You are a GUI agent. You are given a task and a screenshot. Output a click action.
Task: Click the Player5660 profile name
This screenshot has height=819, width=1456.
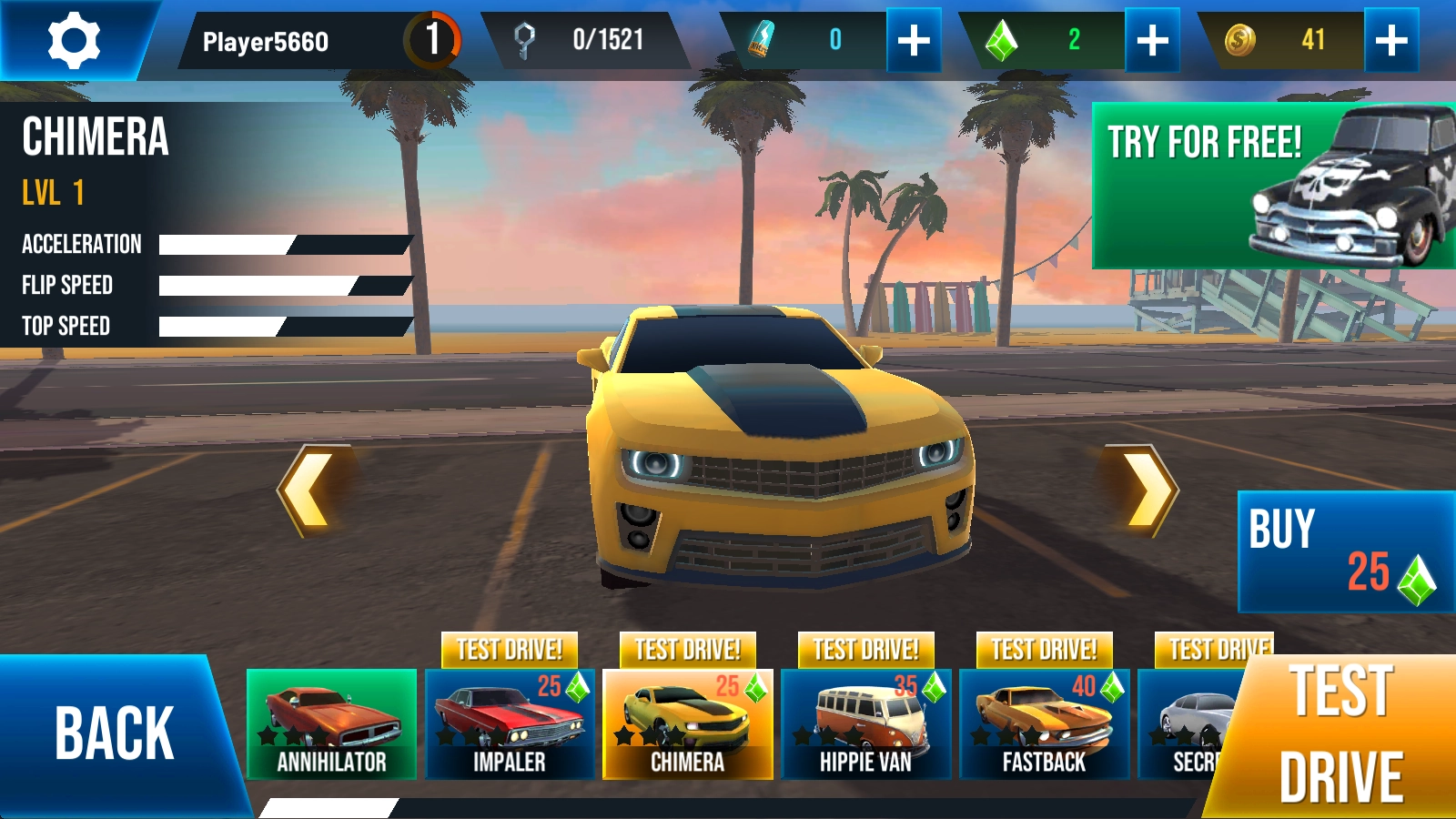click(266, 42)
